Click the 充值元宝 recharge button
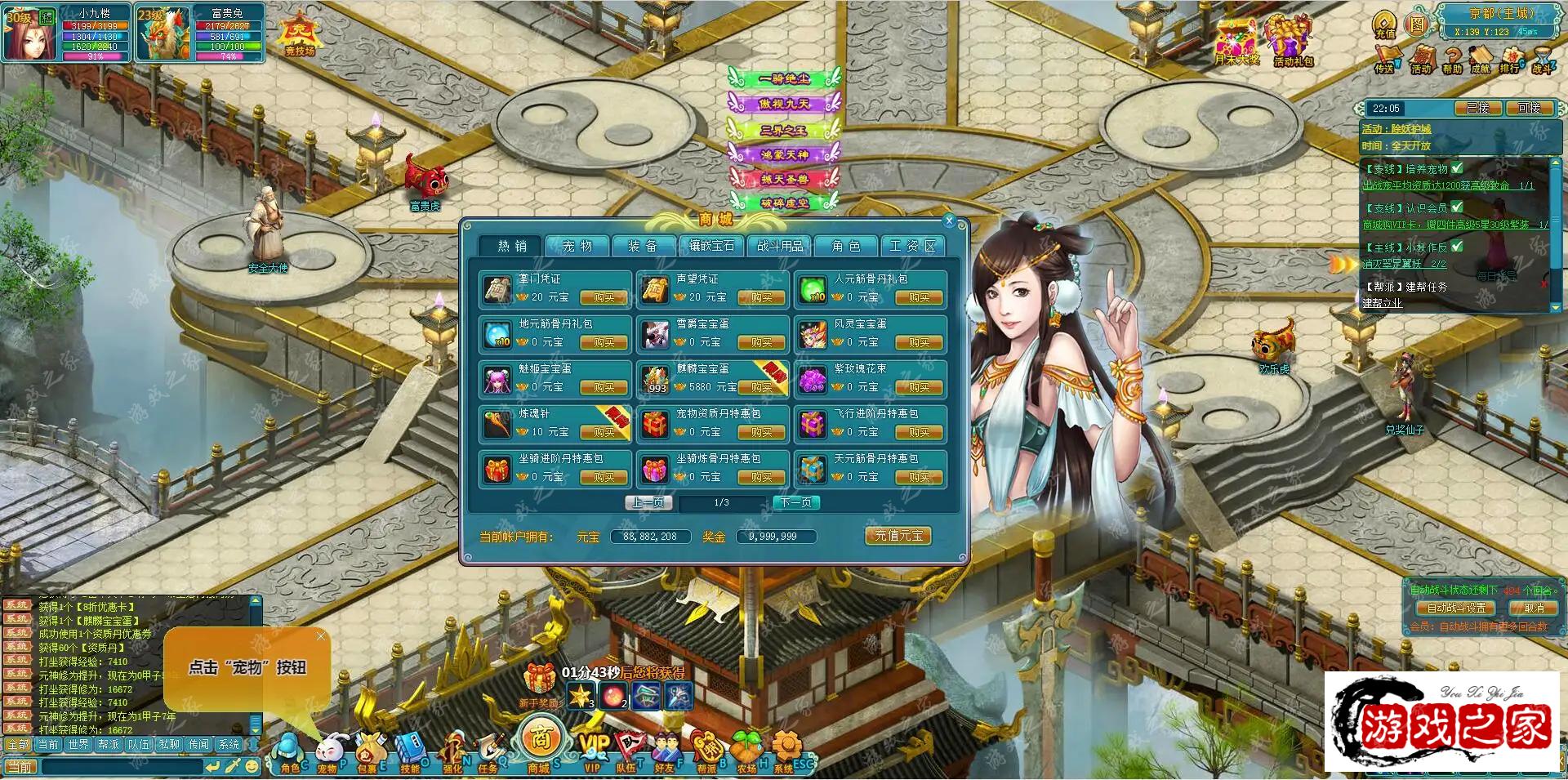 tap(898, 536)
